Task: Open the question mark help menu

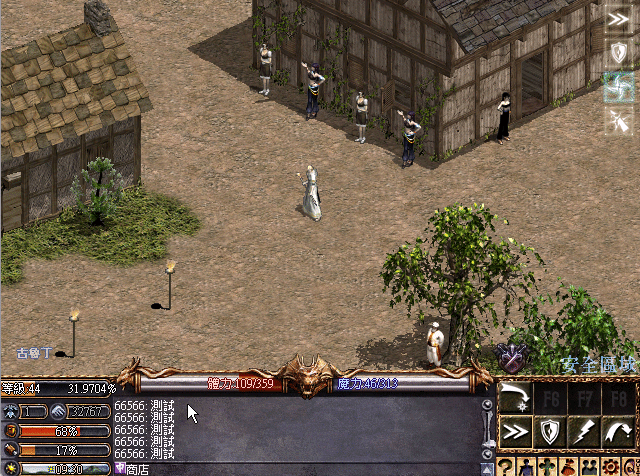Action: click(x=506, y=467)
